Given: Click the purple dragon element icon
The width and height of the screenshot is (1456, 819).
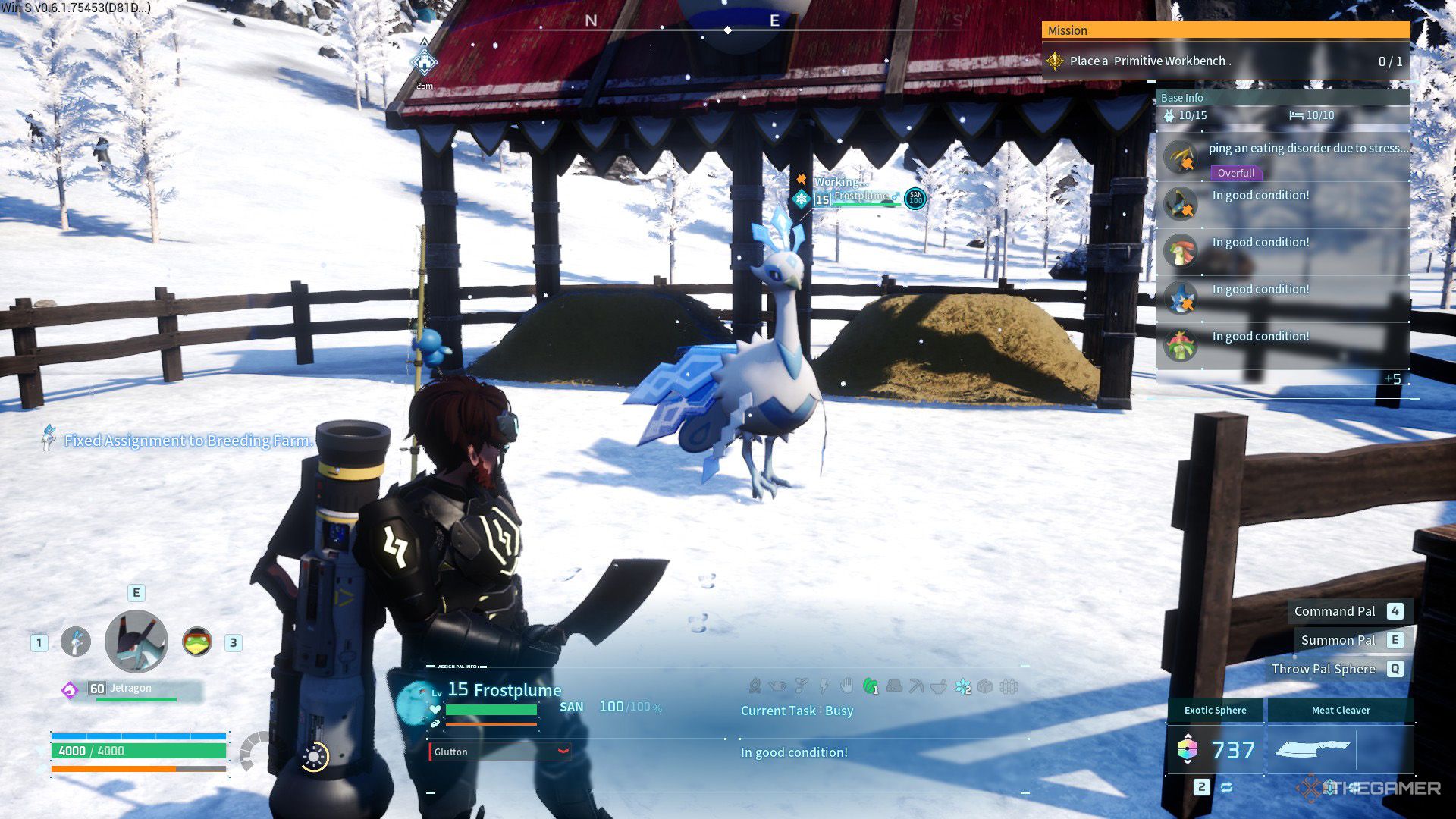Looking at the screenshot, I should pos(70,689).
